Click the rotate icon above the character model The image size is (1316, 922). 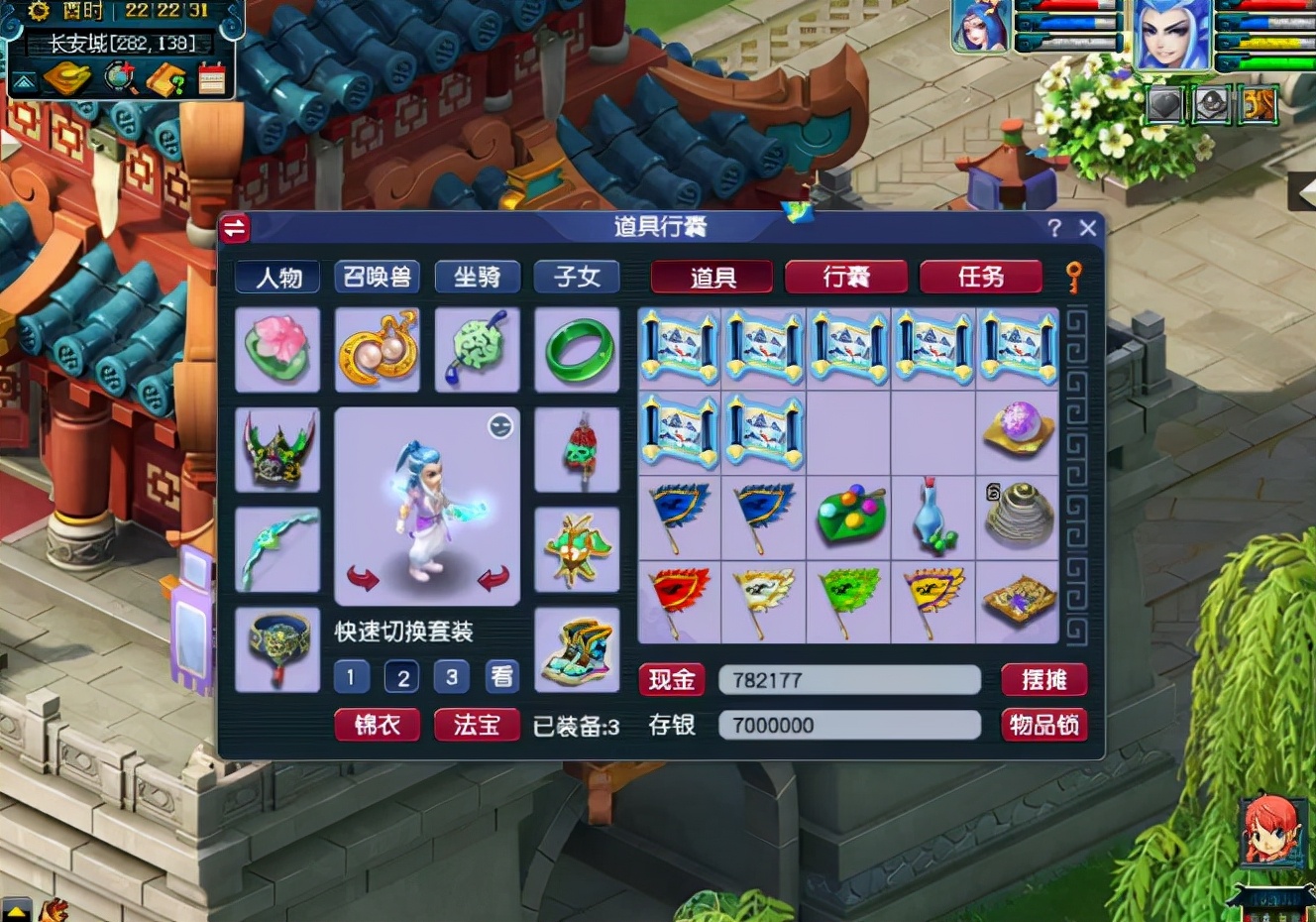(498, 426)
